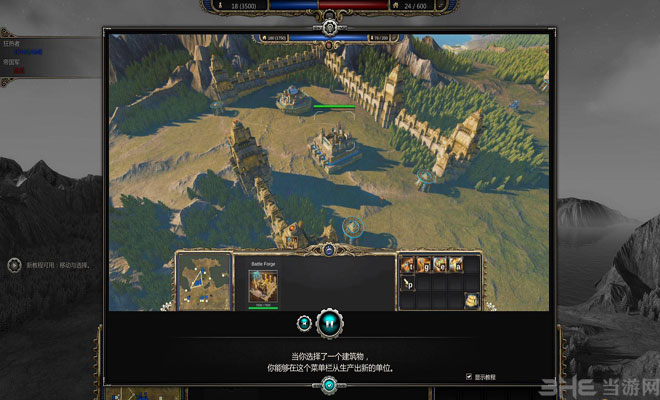
Task: Choose the unit production icon labeled g
Action: click(x=425, y=264)
